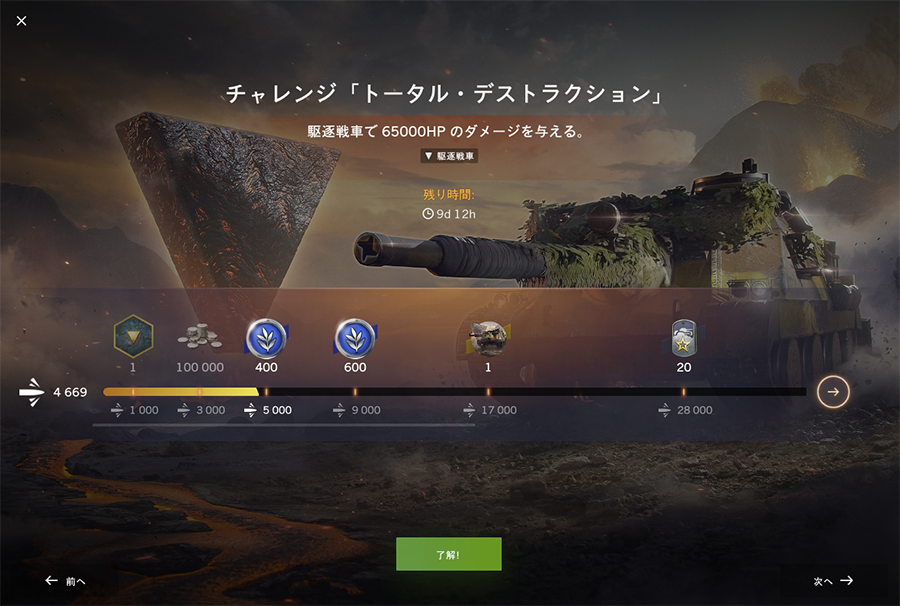Close the challenge screen with the X
The width and height of the screenshot is (900, 606).
(x=22, y=21)
